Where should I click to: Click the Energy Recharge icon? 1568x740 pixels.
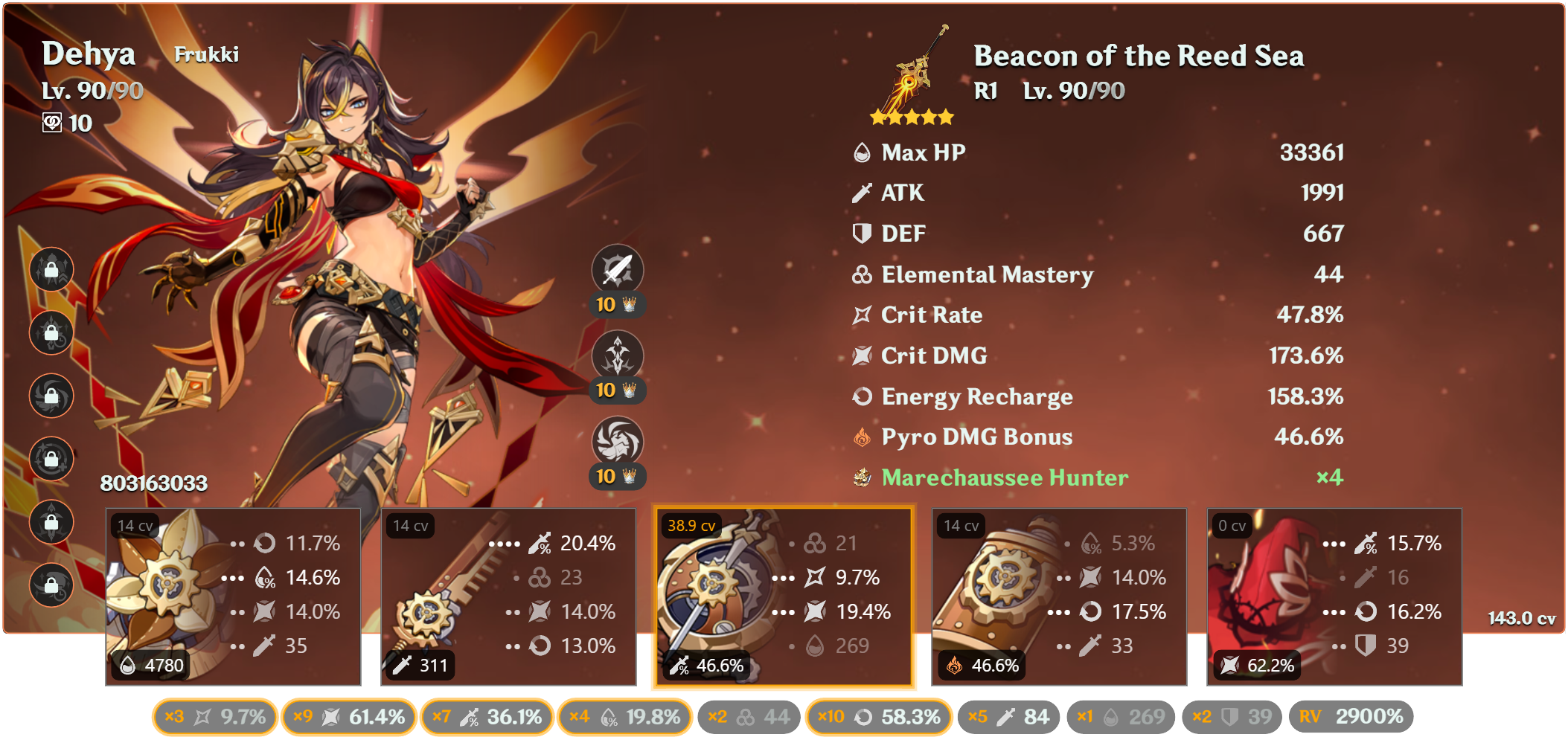coord(862,396)
